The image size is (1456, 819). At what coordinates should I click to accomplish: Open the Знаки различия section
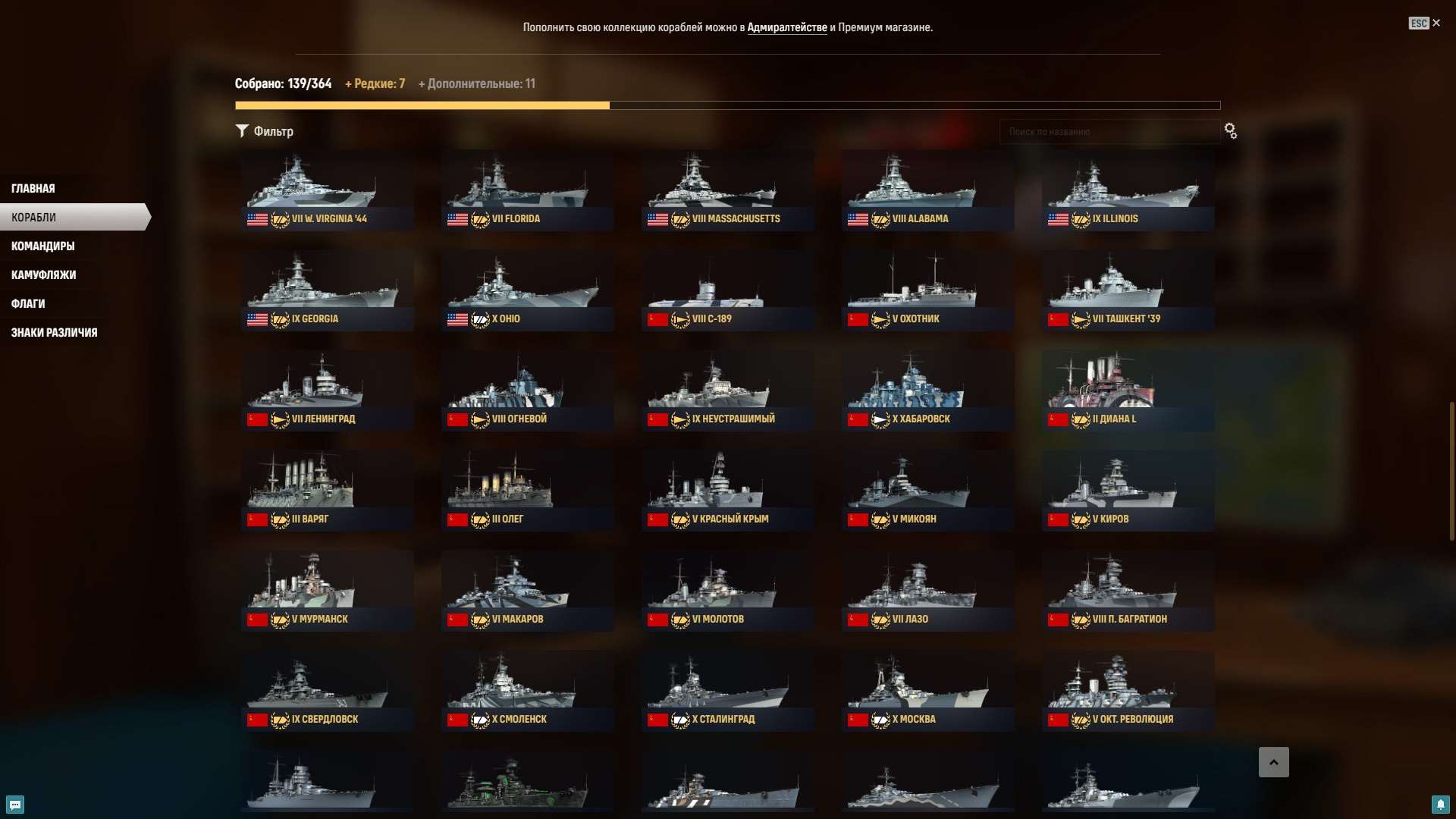[x=54, y=332]
